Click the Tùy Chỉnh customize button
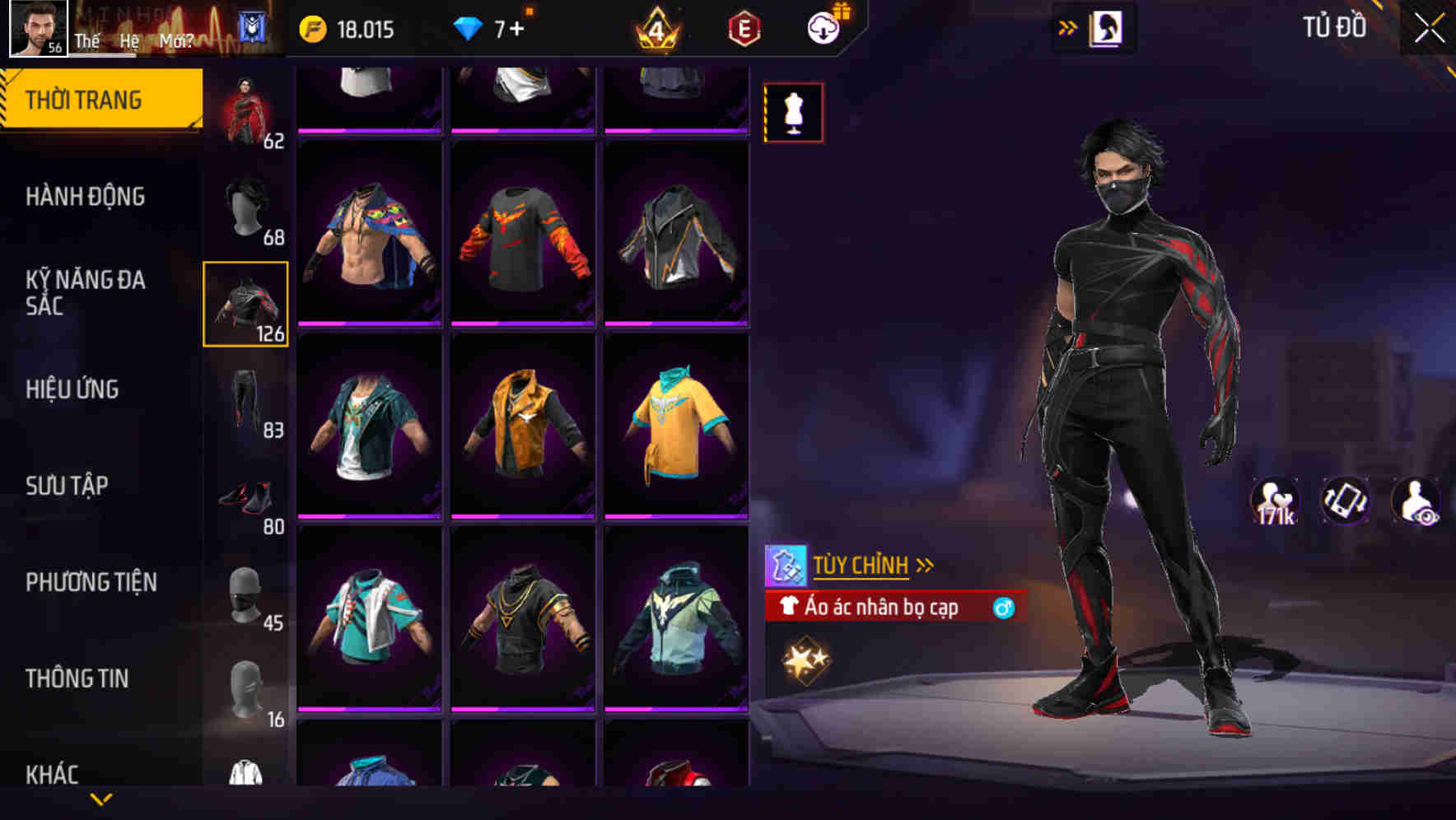Image resolution: width=1456 pixels, height=820 pixels. click(861, 564)
